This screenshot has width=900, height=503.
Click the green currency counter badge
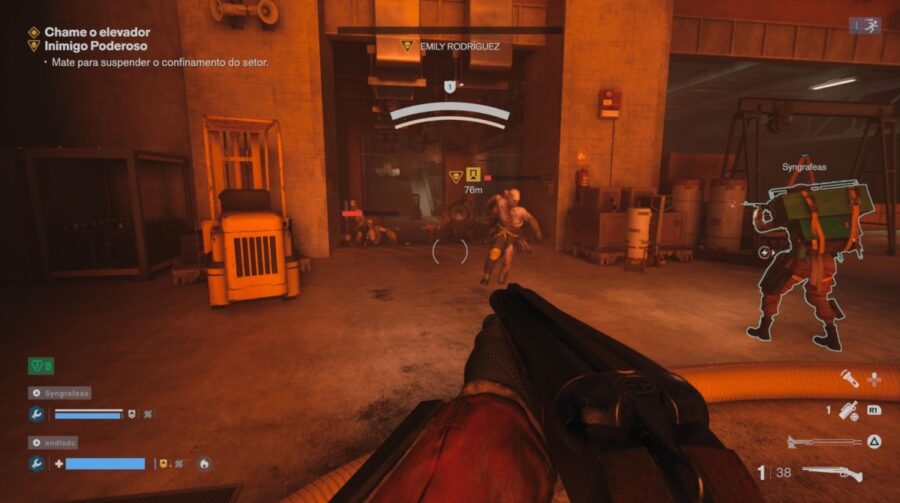point(41,366)
